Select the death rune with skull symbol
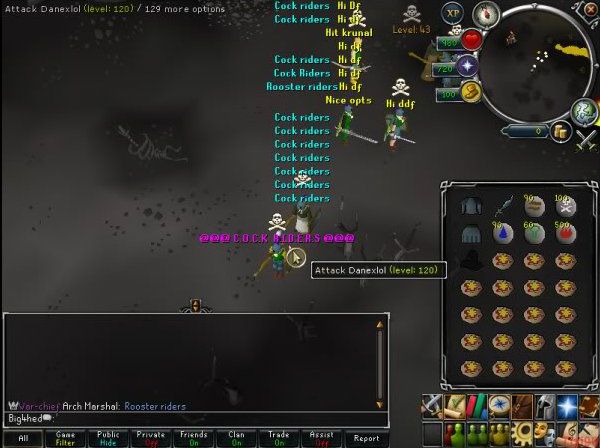 coord(565,207)
